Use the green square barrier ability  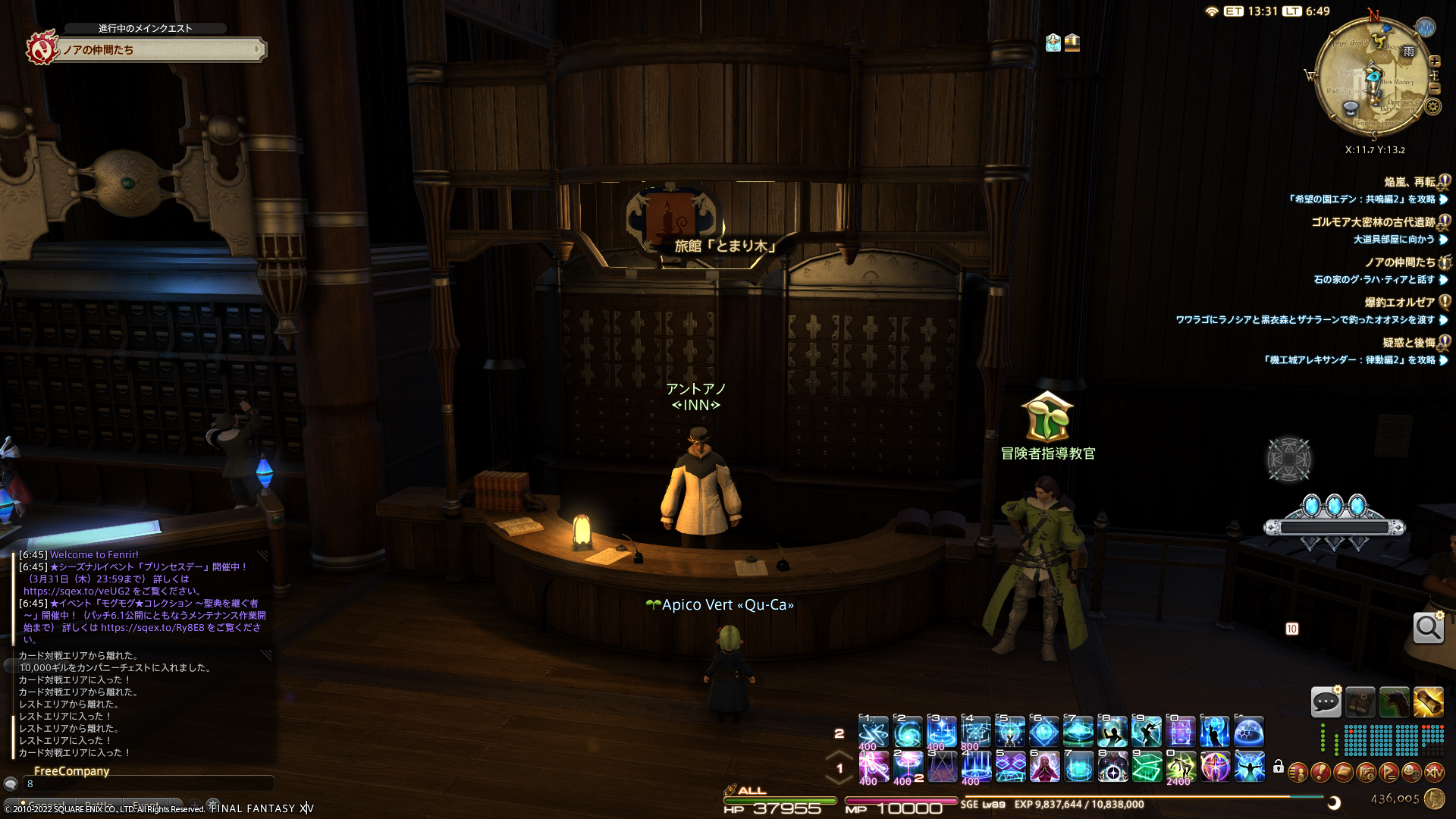[x=1147, y=767]
